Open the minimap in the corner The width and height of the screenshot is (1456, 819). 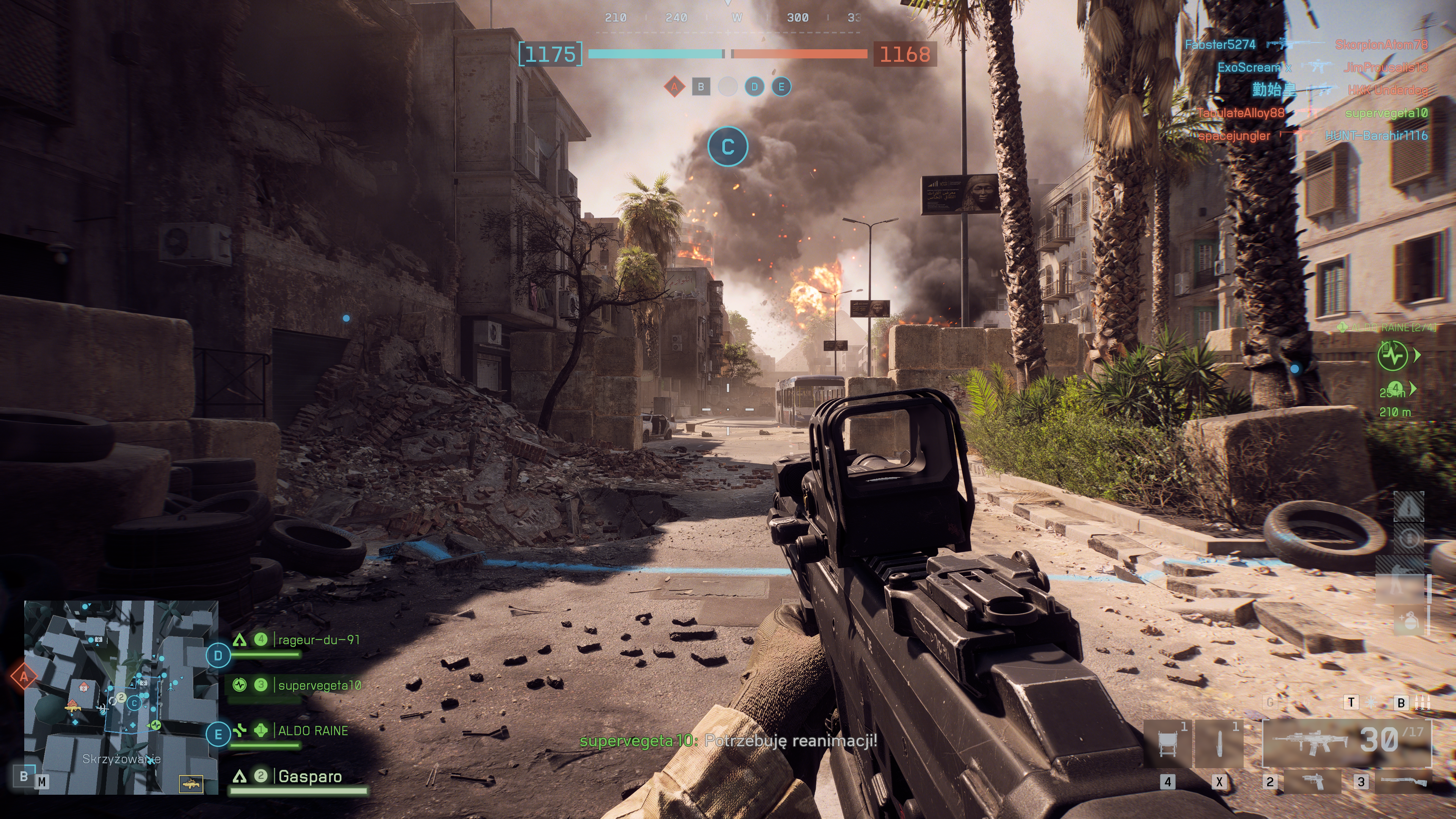pyautogui.click(x=121, y=697)
